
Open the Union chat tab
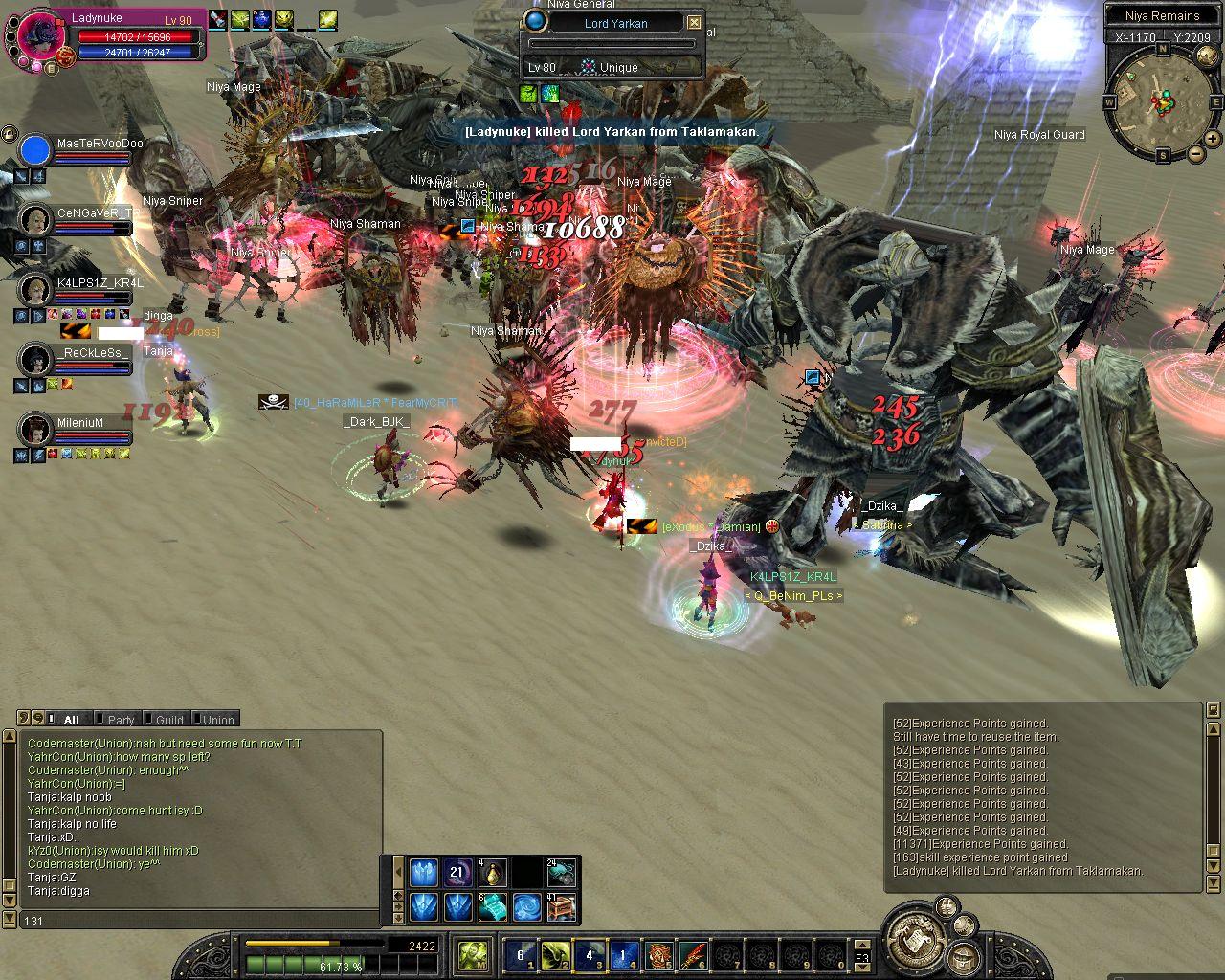[x=218, y=720]
